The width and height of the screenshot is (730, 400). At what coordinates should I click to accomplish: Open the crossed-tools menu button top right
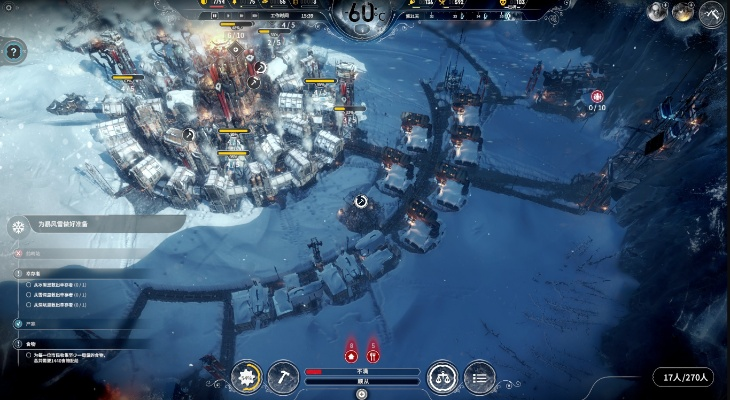coord(712,12)
